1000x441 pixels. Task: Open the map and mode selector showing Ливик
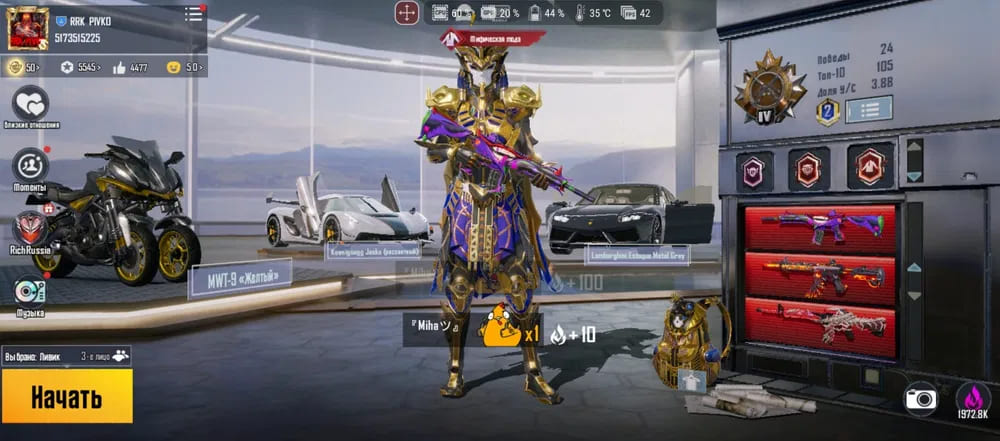coord(66,356)
